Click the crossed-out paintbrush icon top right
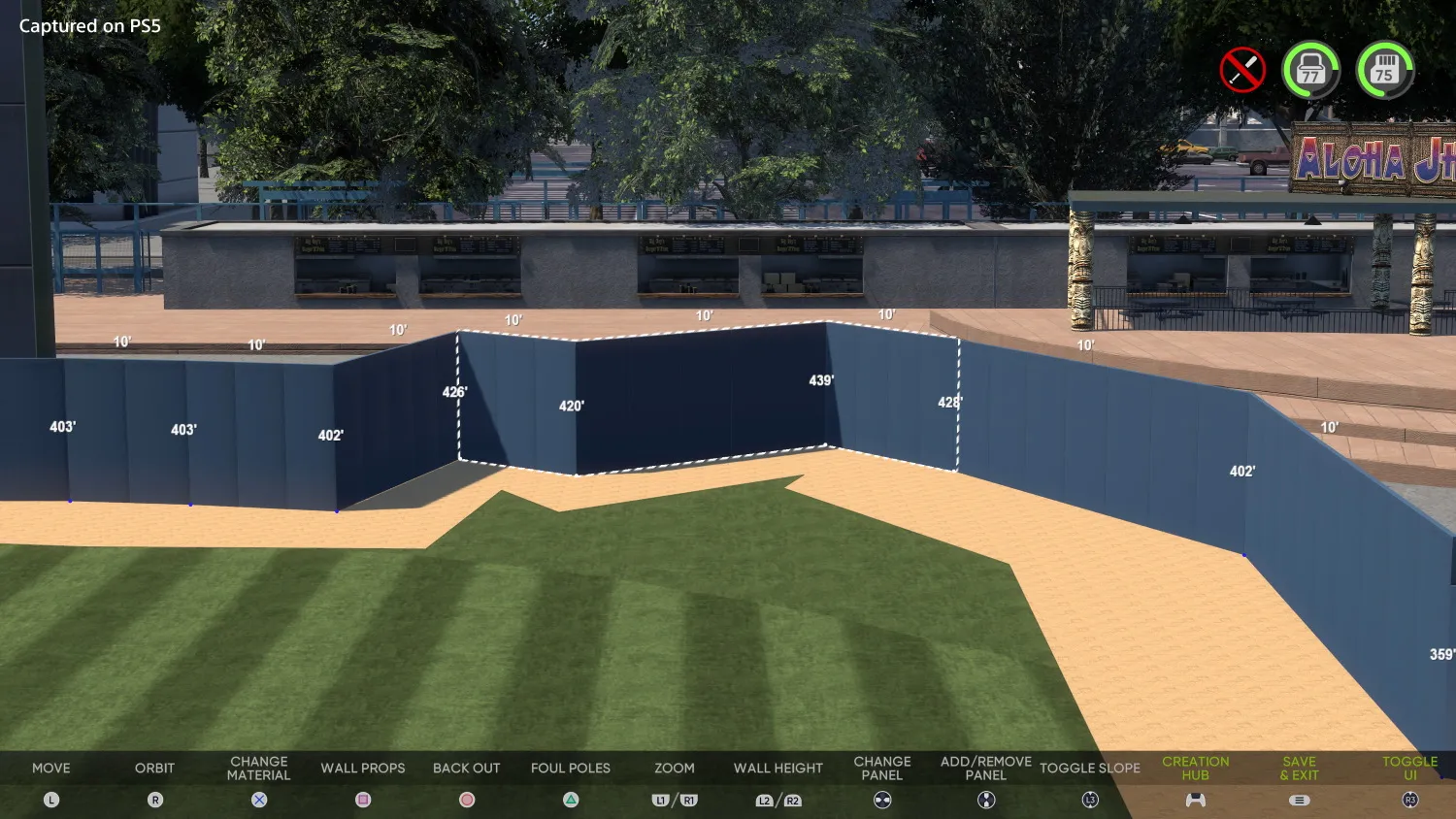 click(x=1242, y=69)
